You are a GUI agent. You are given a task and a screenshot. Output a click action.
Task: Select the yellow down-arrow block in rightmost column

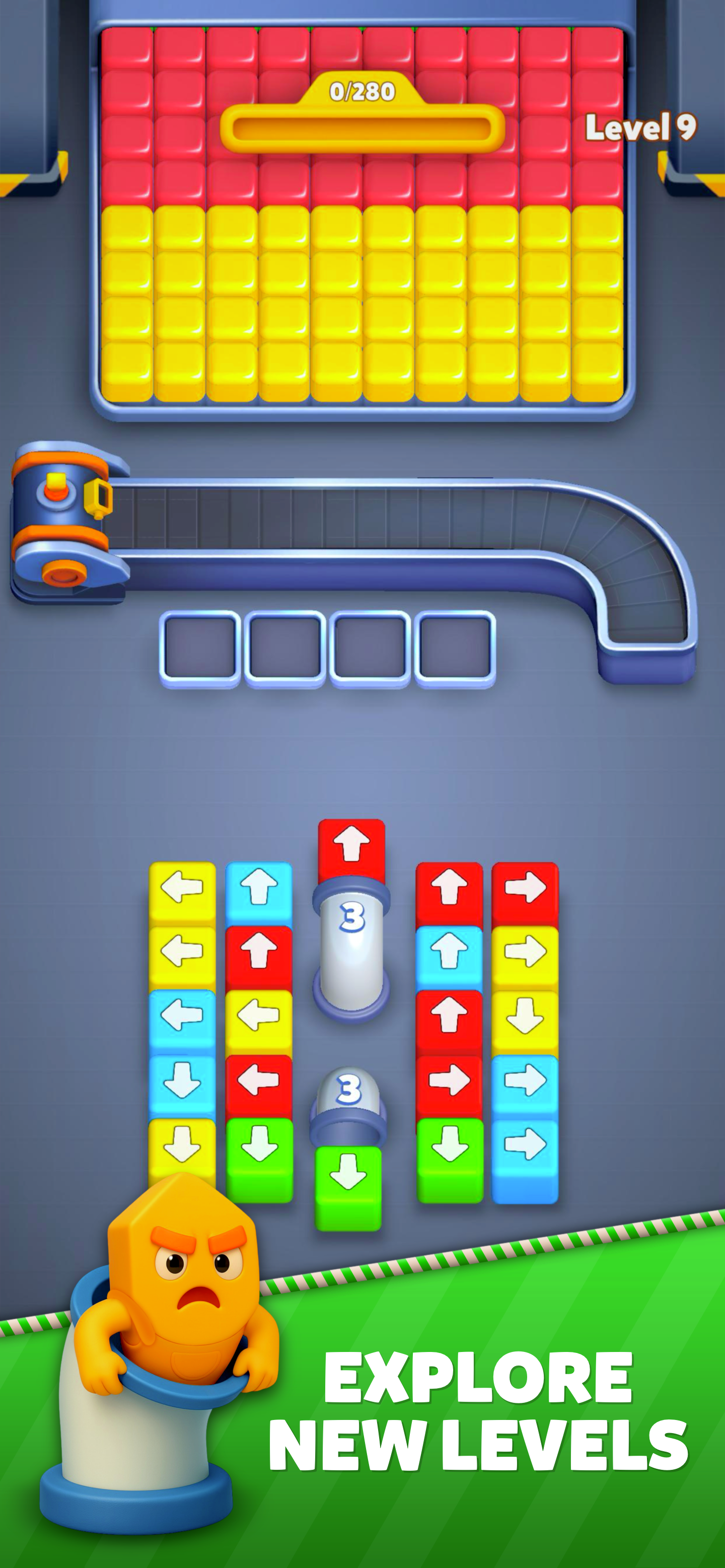pyautogui.click(x=527, y=1014)
